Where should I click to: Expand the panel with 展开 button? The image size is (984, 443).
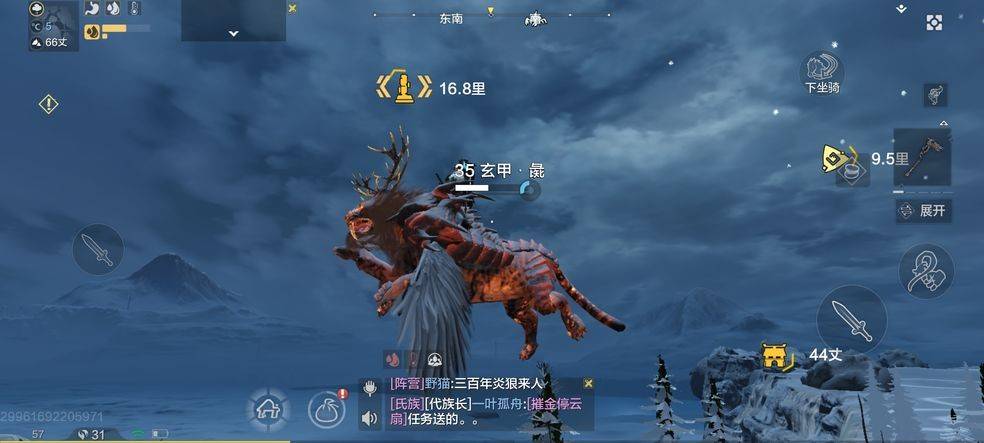pyautogui.click(x=922, y=210)
